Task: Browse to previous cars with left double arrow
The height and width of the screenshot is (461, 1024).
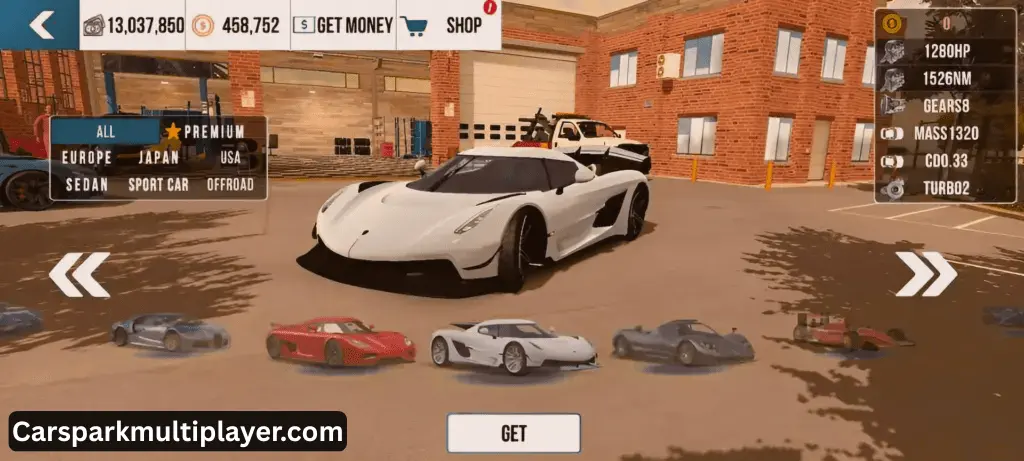Action: pyautogui.click(x=79, y=274)
